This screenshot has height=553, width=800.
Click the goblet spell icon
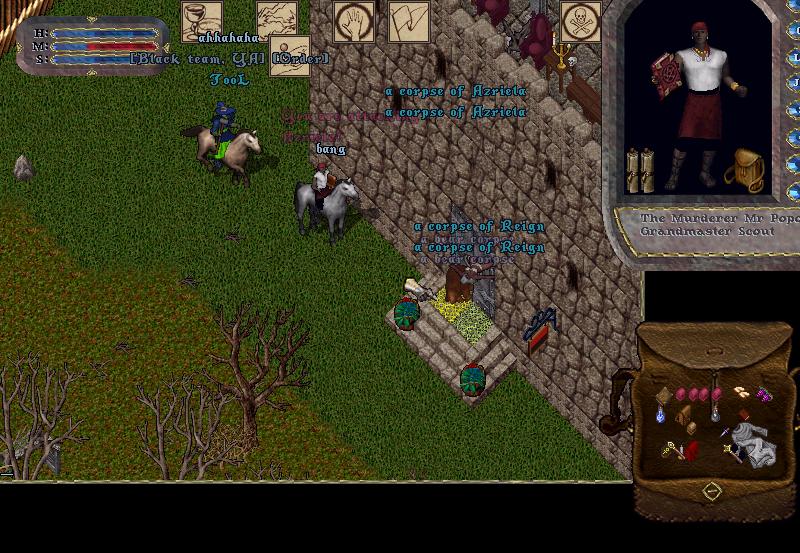[201, 21]
